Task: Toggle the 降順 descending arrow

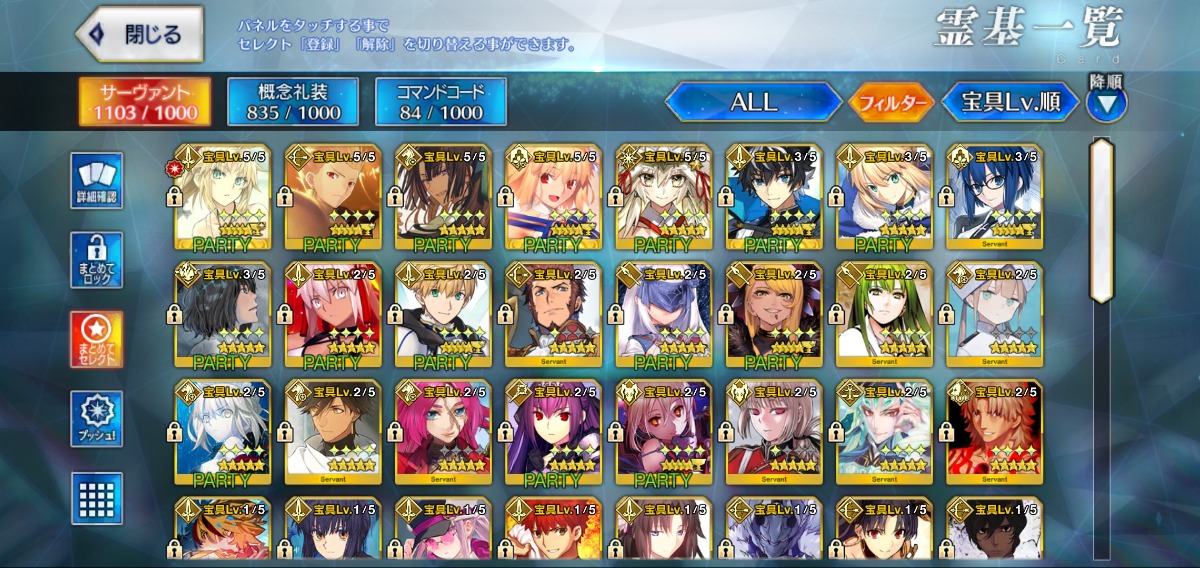Action: (x=1106, y=103)
